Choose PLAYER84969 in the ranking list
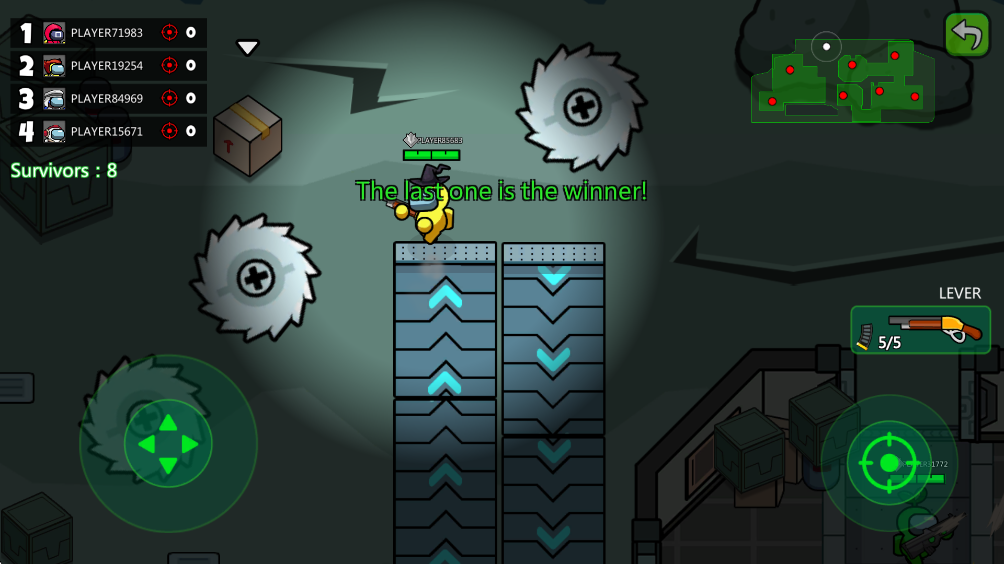 point(108,98)
